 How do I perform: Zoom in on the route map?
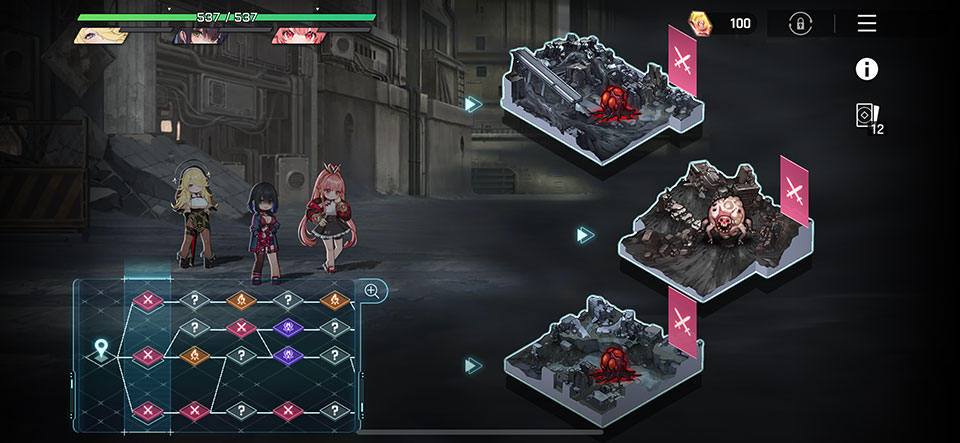(x=371, y=291)
